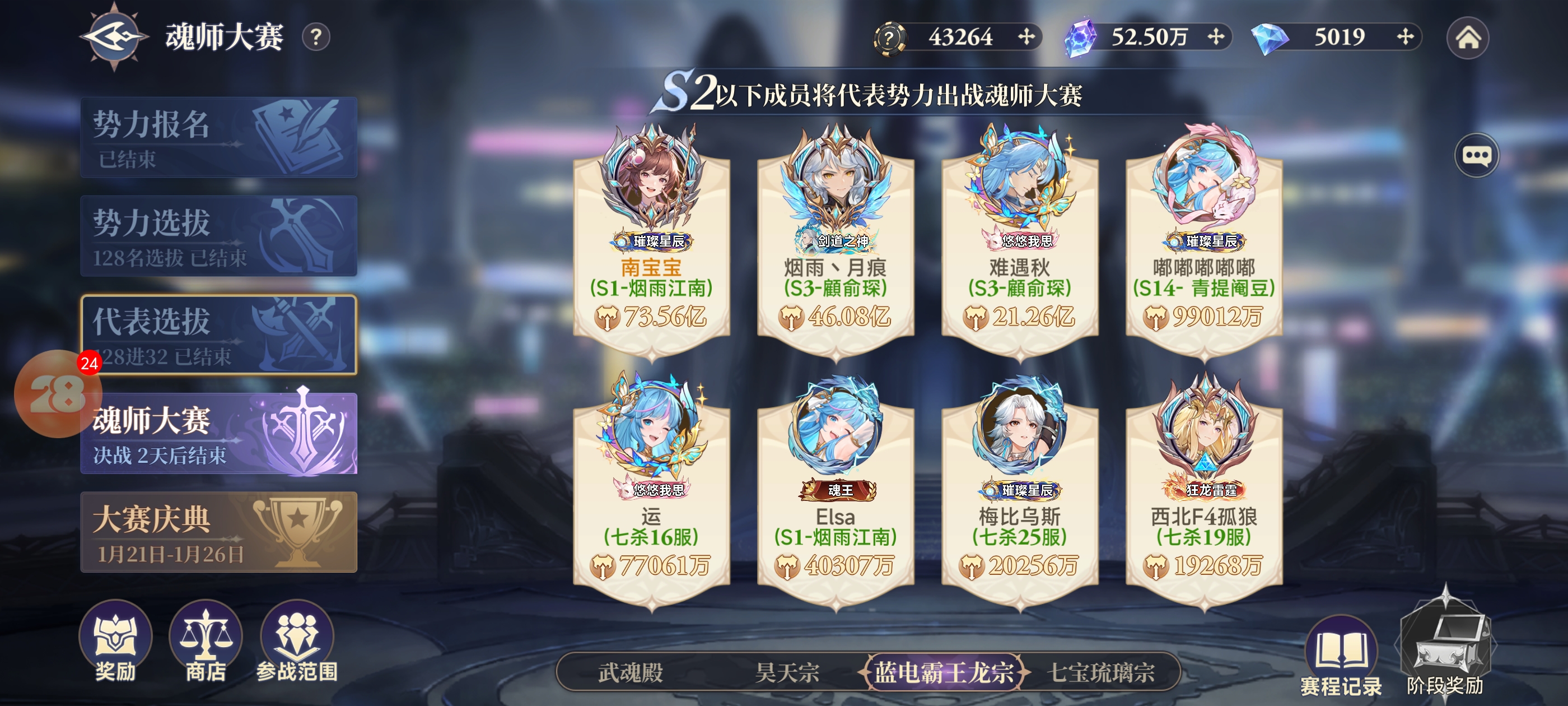Screen dimensions: 1568x706
Task: Go to the 魂师大赛 决战 stage
Action: [218, 434]
